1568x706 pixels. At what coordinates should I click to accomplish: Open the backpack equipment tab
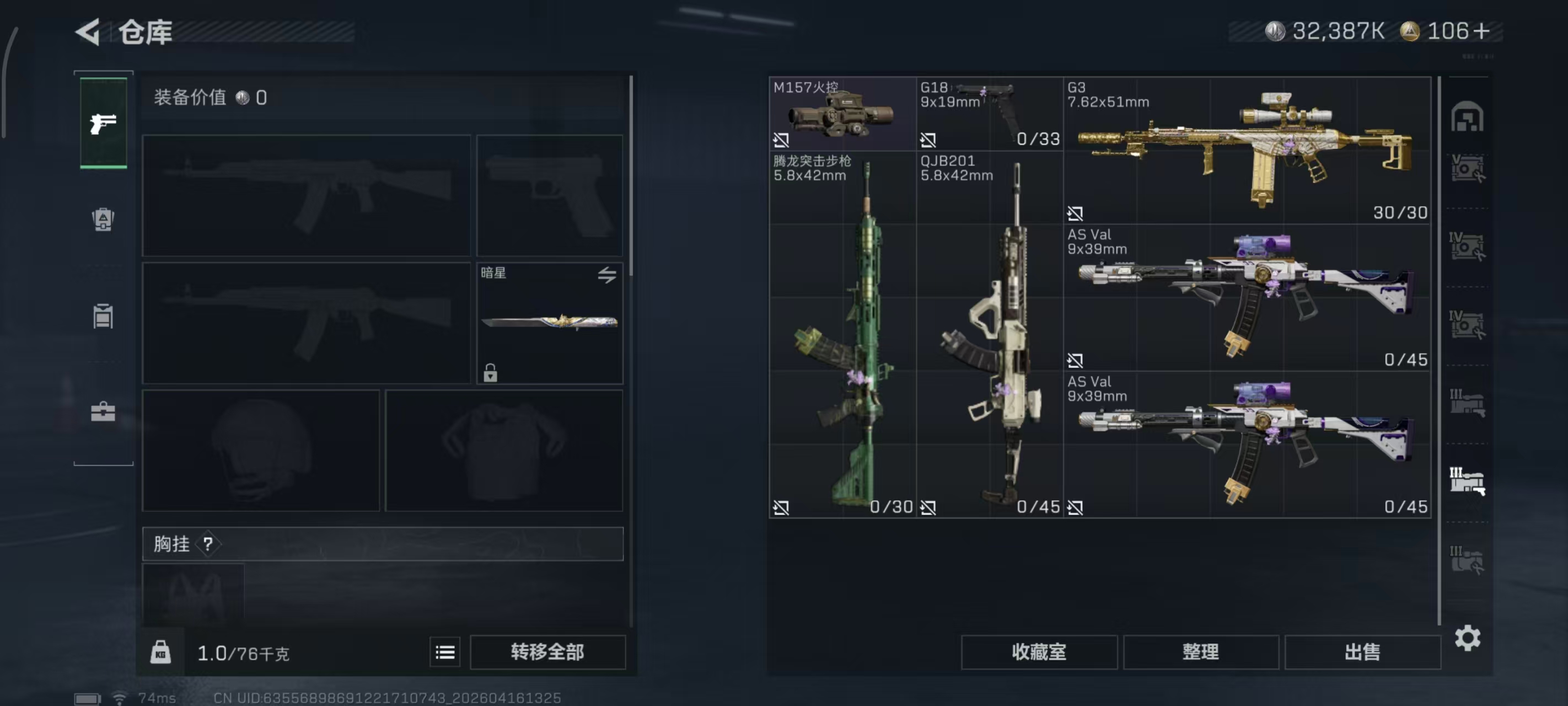pos(102,221)
